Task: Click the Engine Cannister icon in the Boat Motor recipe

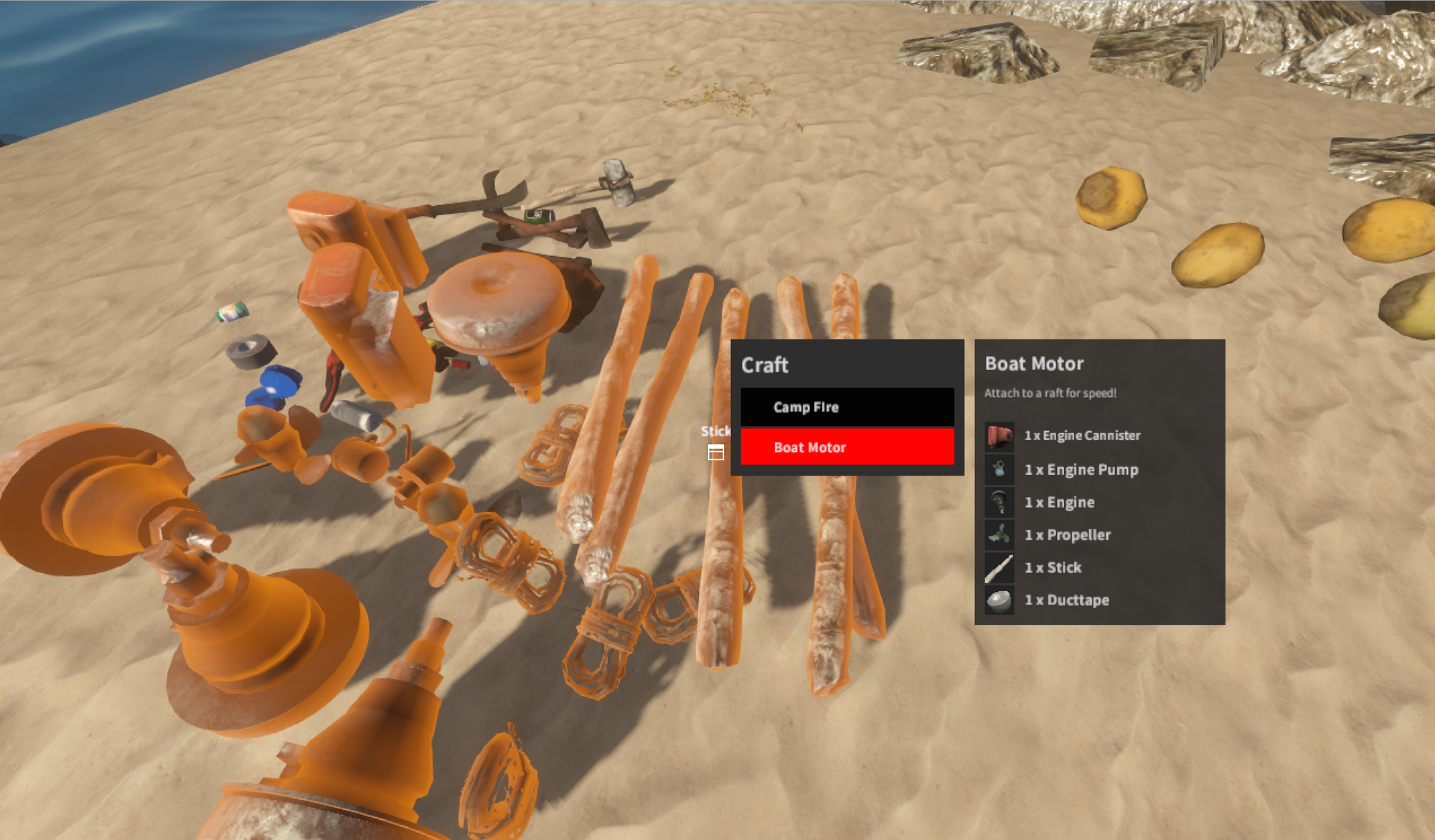Action: (x=999, y=435)
